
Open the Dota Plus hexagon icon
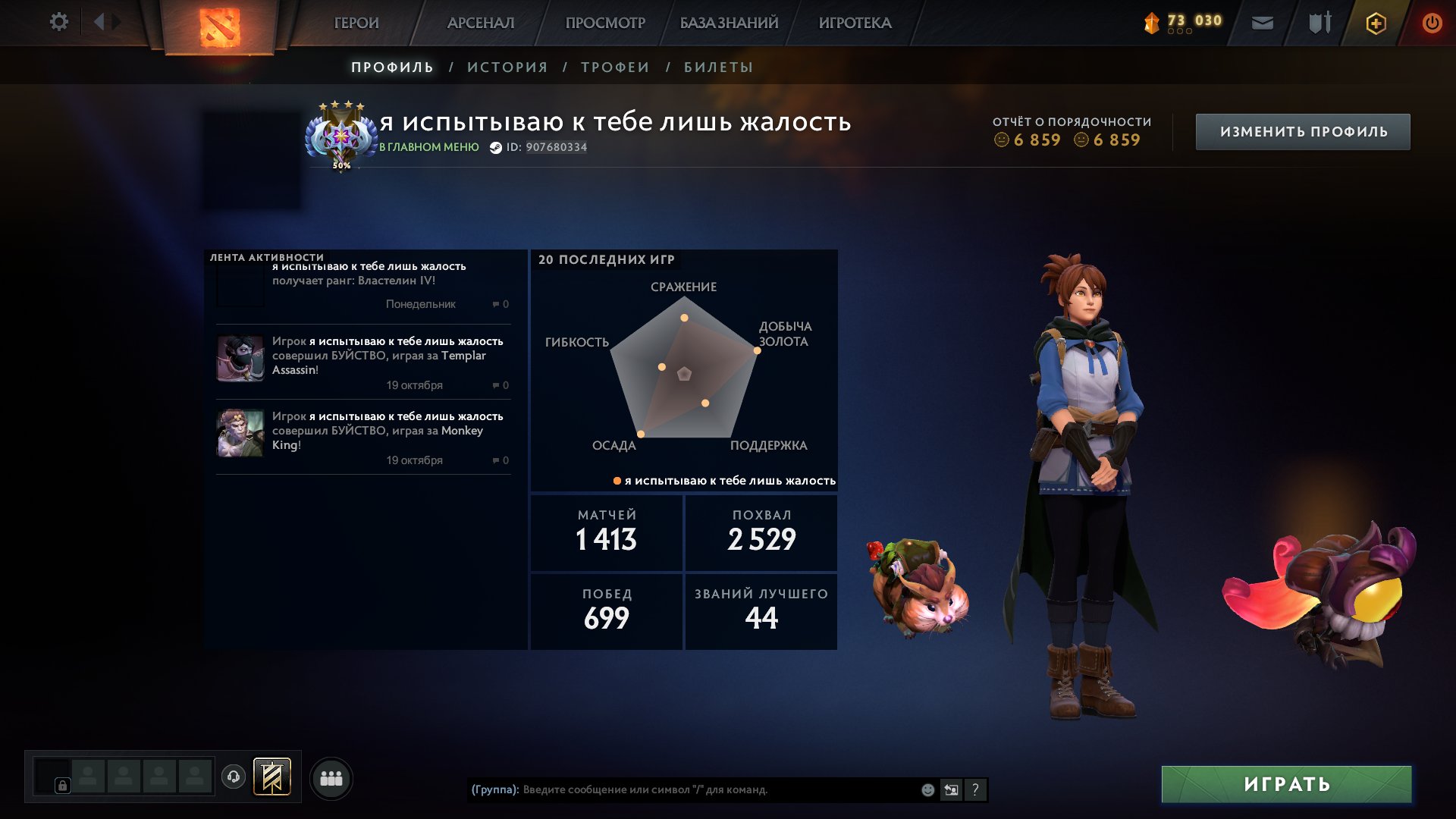1376,23
